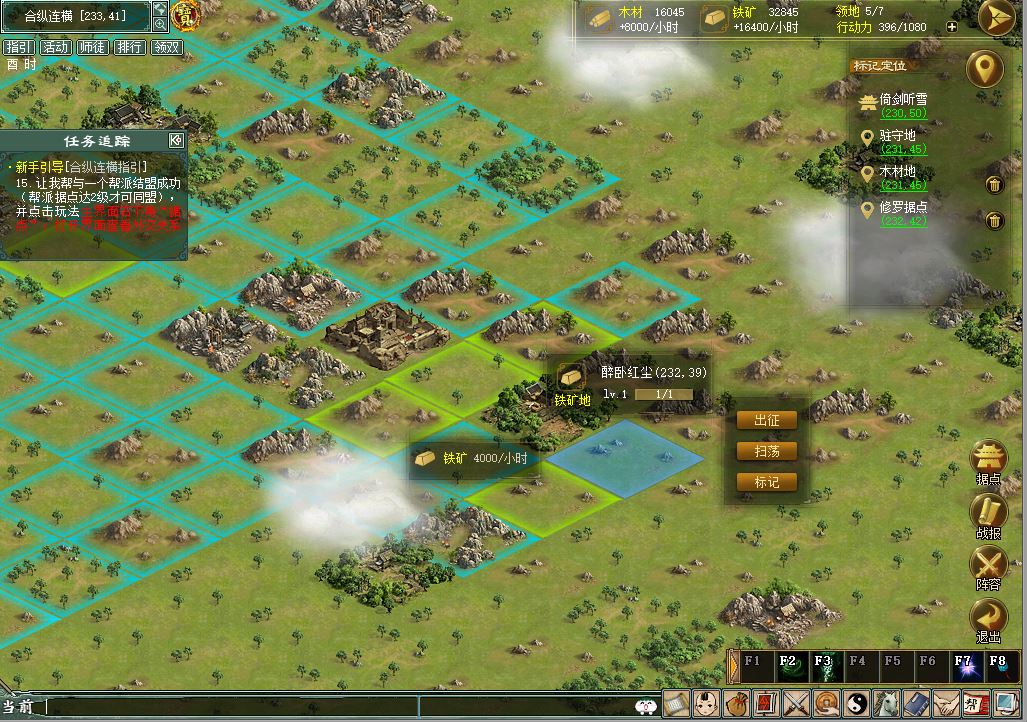Delete the 修罗据点 marker with its trash icon
The height and width of the screenshot is (722, 1027).
pyautogui.click(x=994, y=220)
